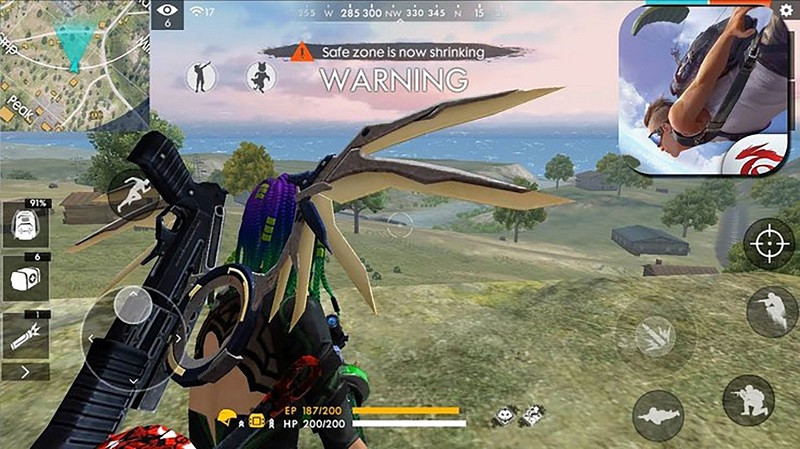
Task: Activate the crosshair aim button
Action: 769,243
